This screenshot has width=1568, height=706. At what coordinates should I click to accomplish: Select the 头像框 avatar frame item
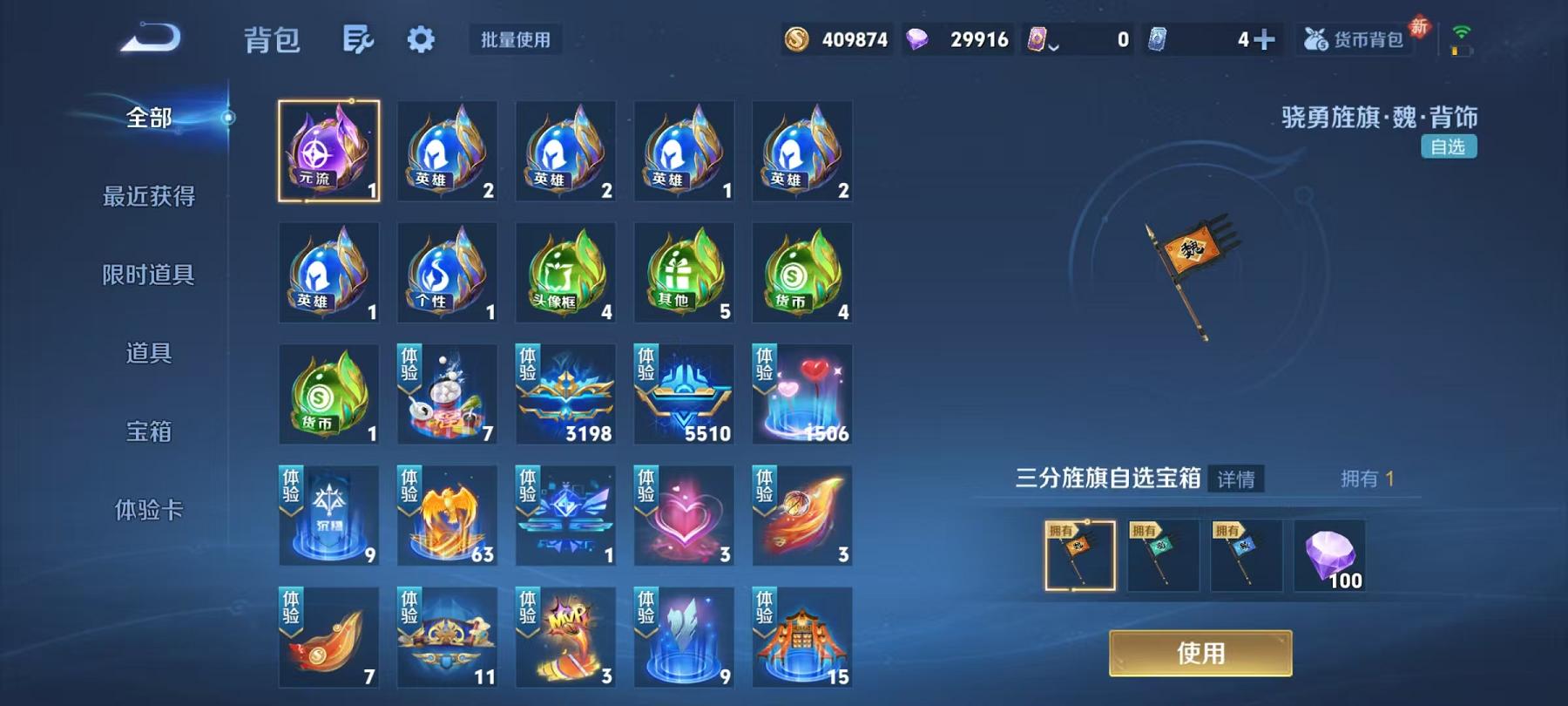565,273
